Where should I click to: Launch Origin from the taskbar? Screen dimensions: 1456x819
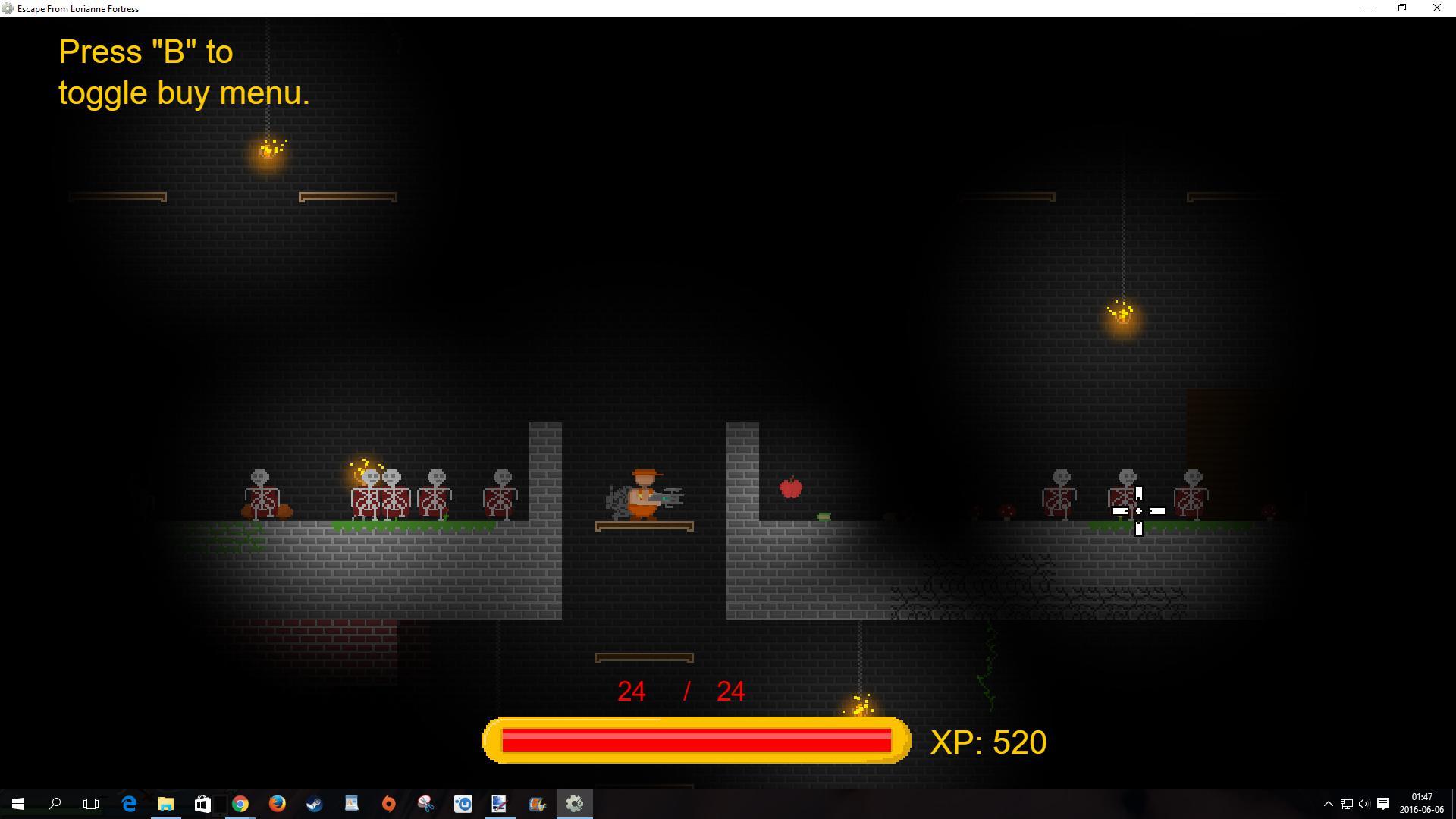pyautogui.click(x=388, y=803)
